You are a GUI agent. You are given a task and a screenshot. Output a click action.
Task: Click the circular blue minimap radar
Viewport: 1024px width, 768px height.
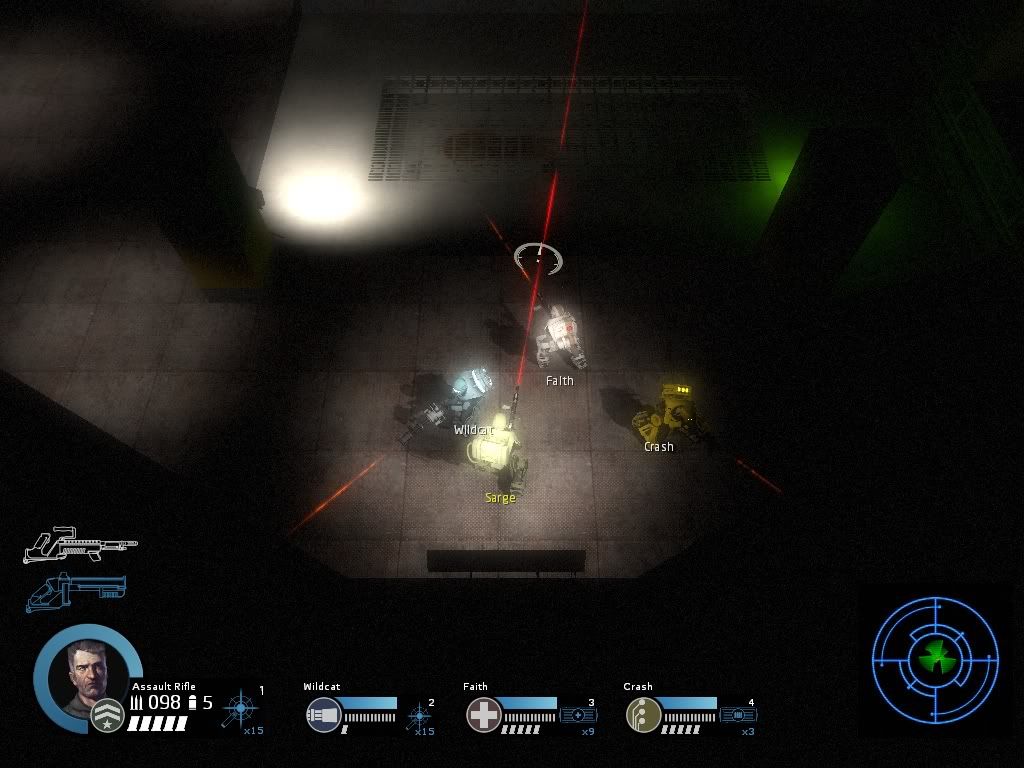936,659
